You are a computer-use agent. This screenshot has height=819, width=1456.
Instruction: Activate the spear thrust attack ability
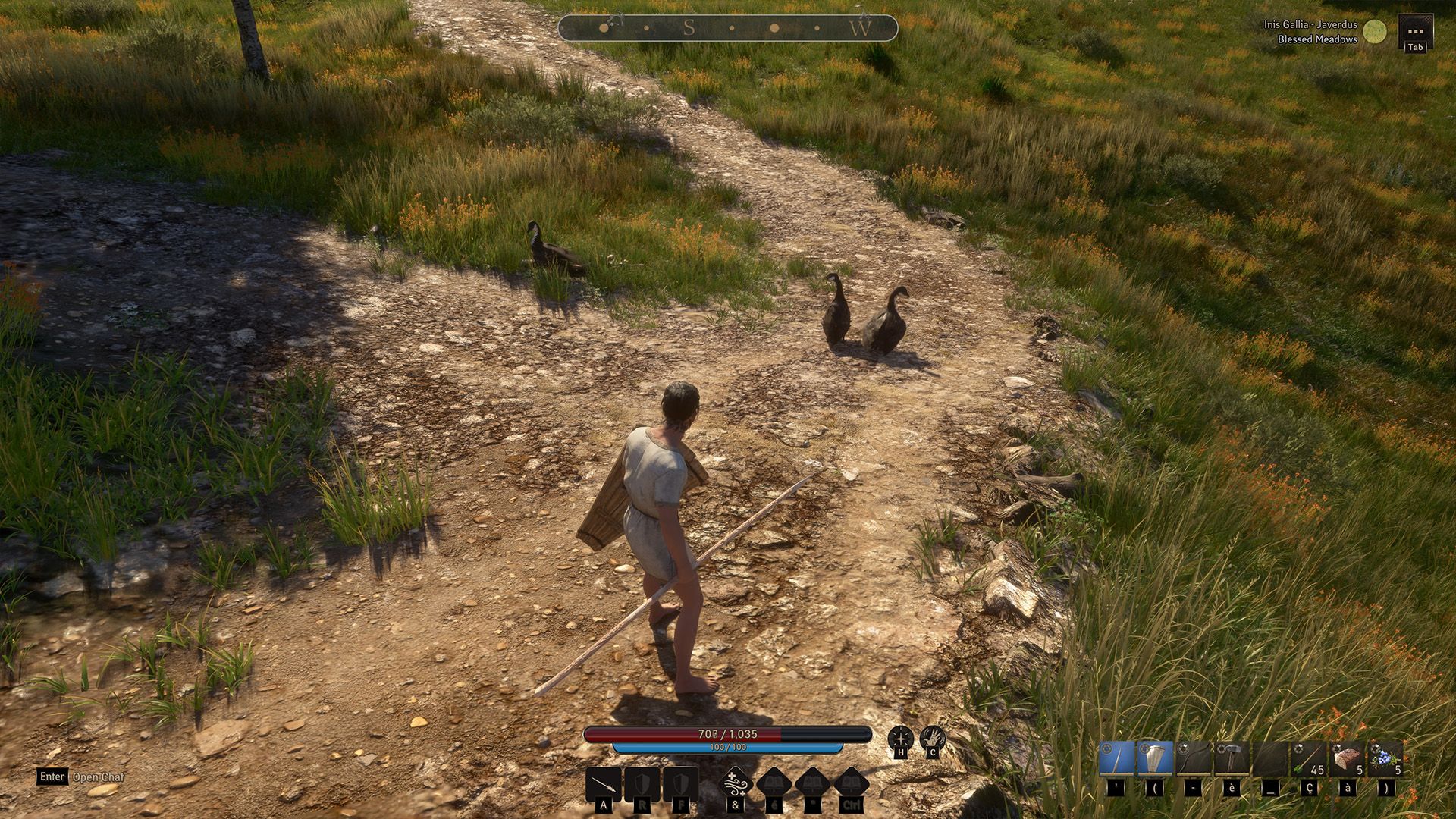(x=604, y=784)
